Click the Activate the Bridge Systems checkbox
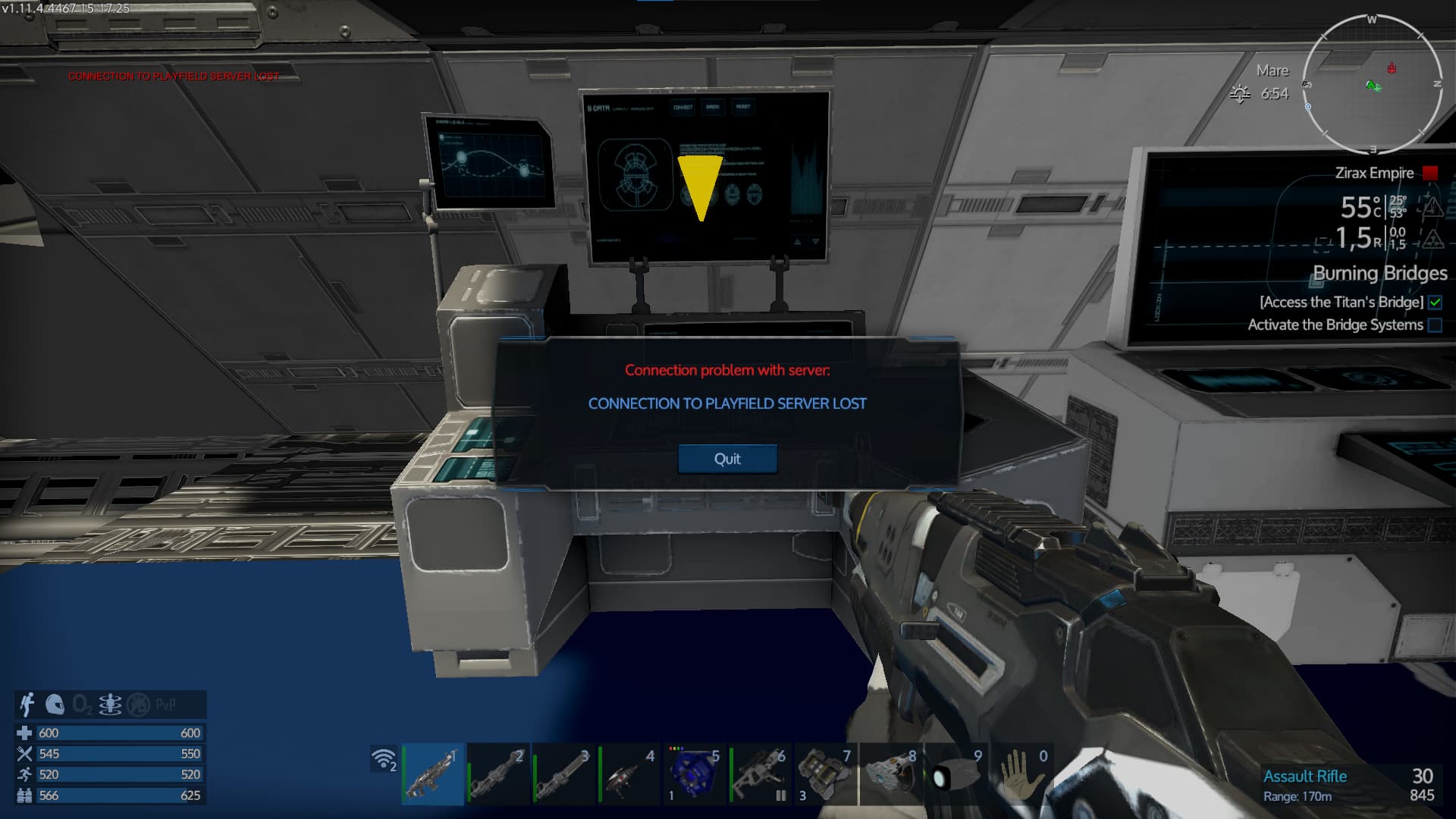 tap(1435, 325)
